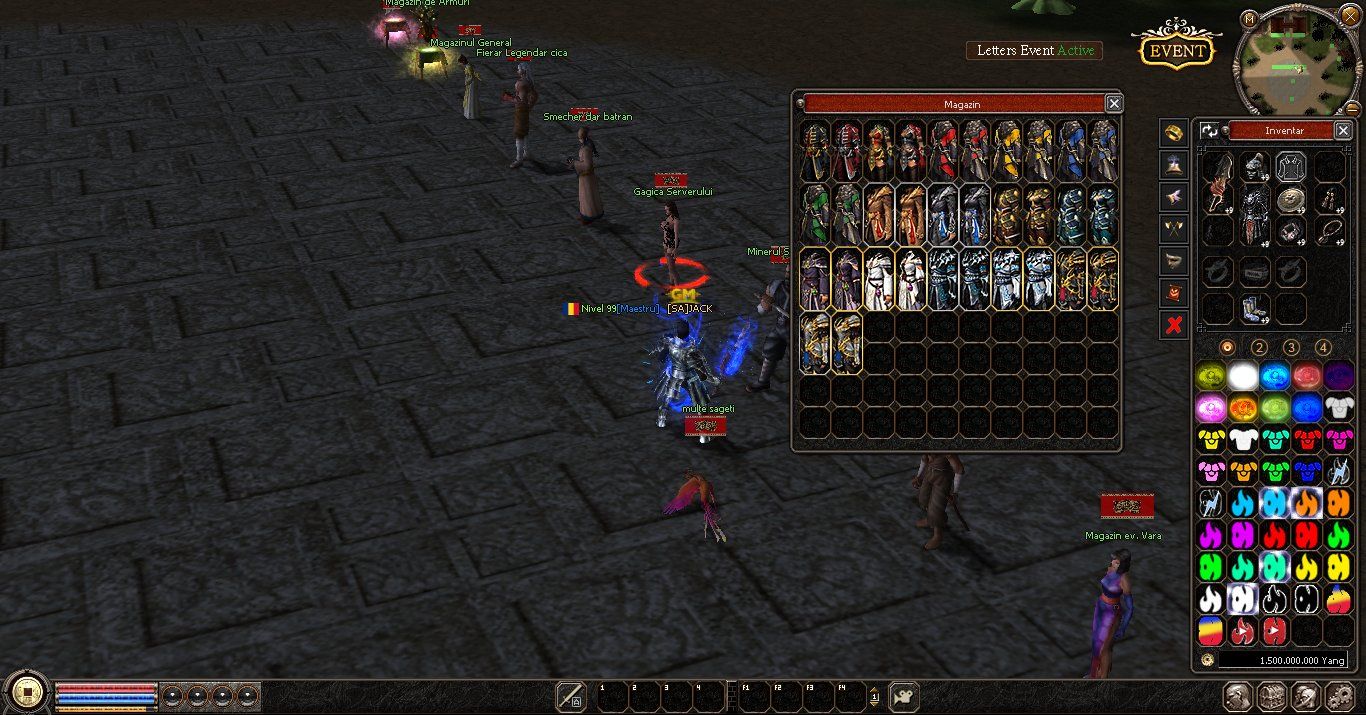Select the equipped boots +9 slot
Screen dimensions: 1366x715
[x=1254, y=307]
